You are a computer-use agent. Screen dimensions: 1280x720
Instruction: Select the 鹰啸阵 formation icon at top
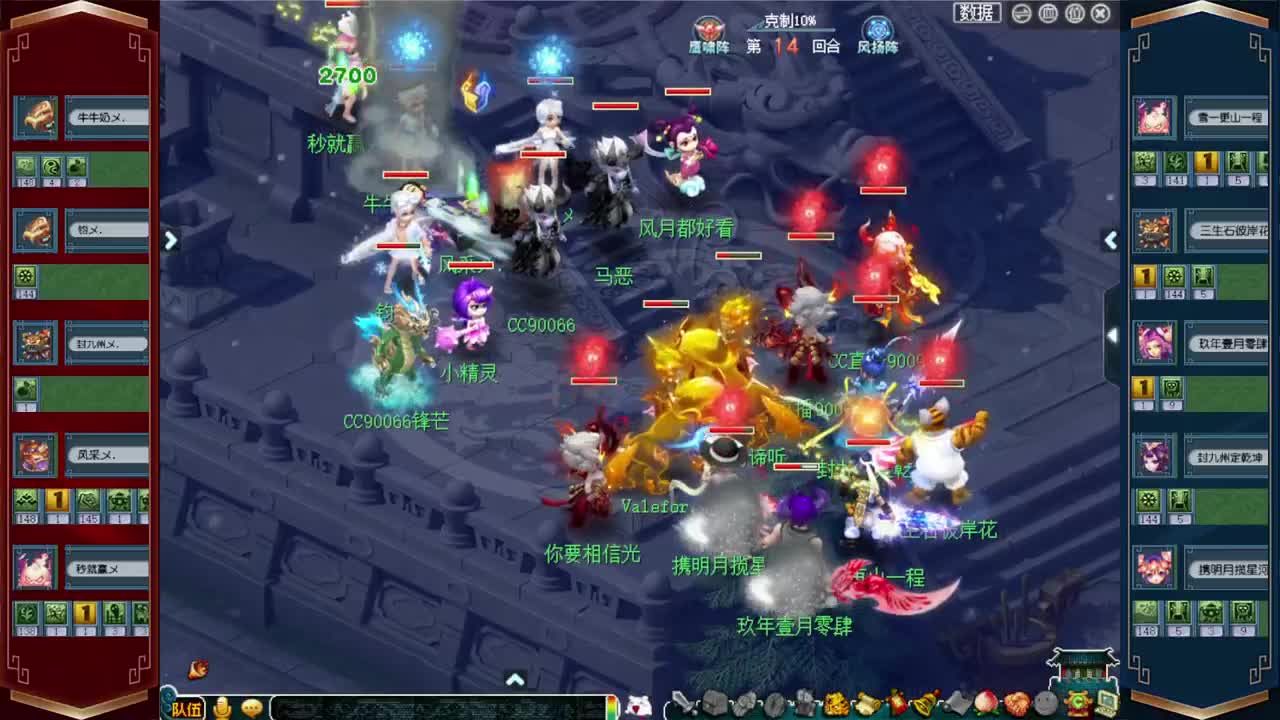coord(712,30)
